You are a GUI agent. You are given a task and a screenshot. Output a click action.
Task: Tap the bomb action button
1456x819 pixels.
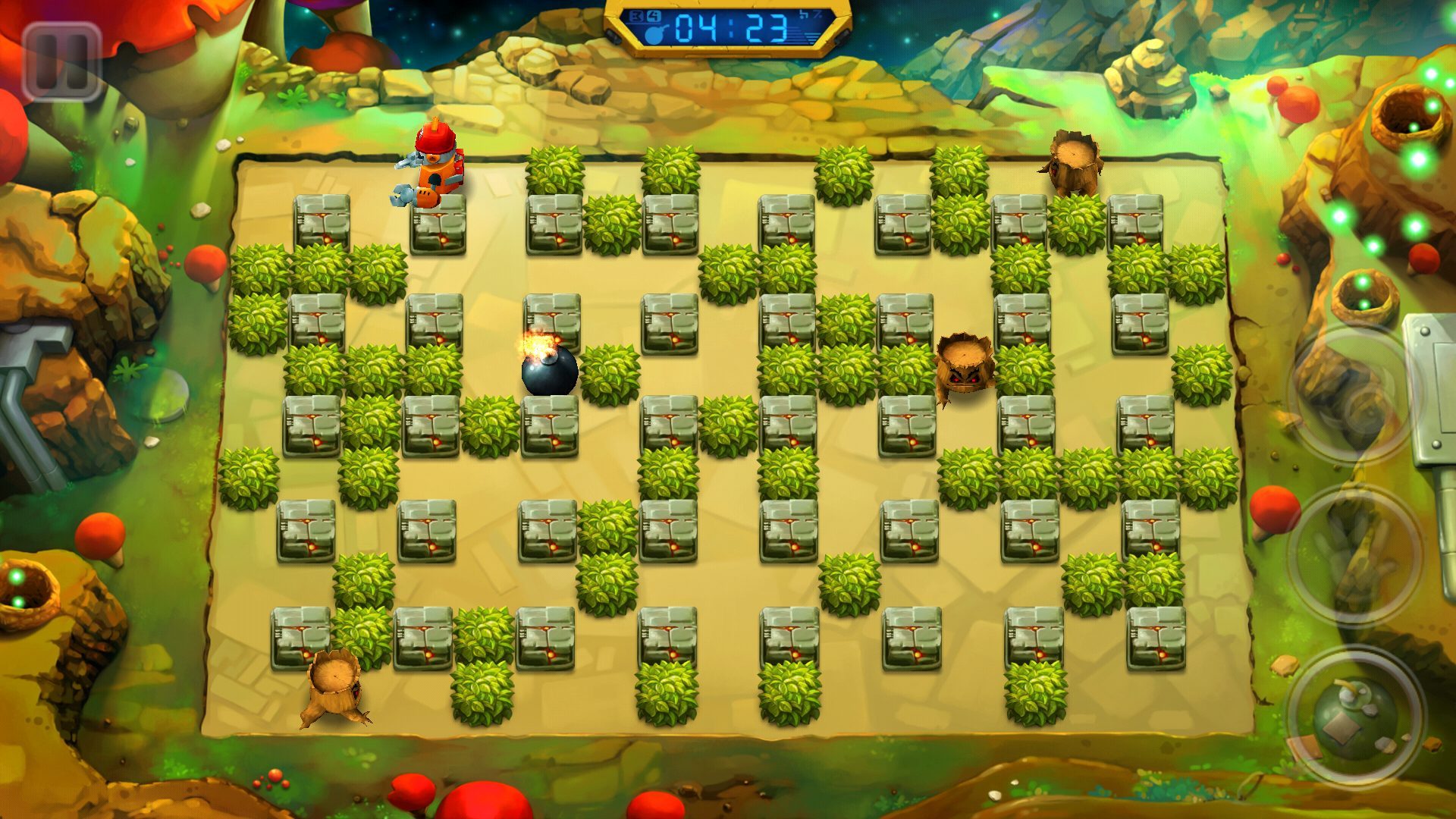pyautogui.click(x=1355, y=719)
